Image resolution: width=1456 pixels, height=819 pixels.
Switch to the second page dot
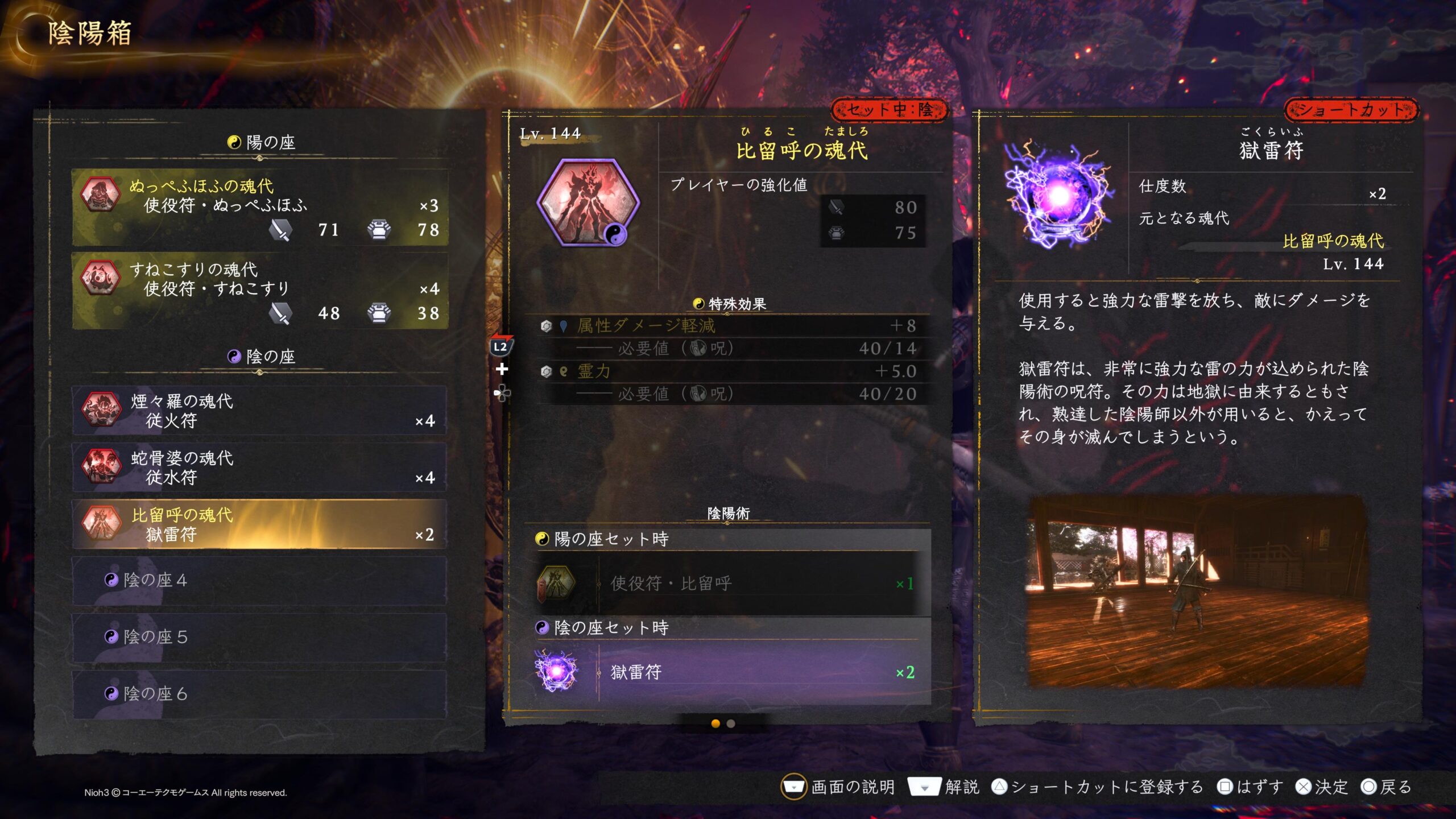click(731, 723)
